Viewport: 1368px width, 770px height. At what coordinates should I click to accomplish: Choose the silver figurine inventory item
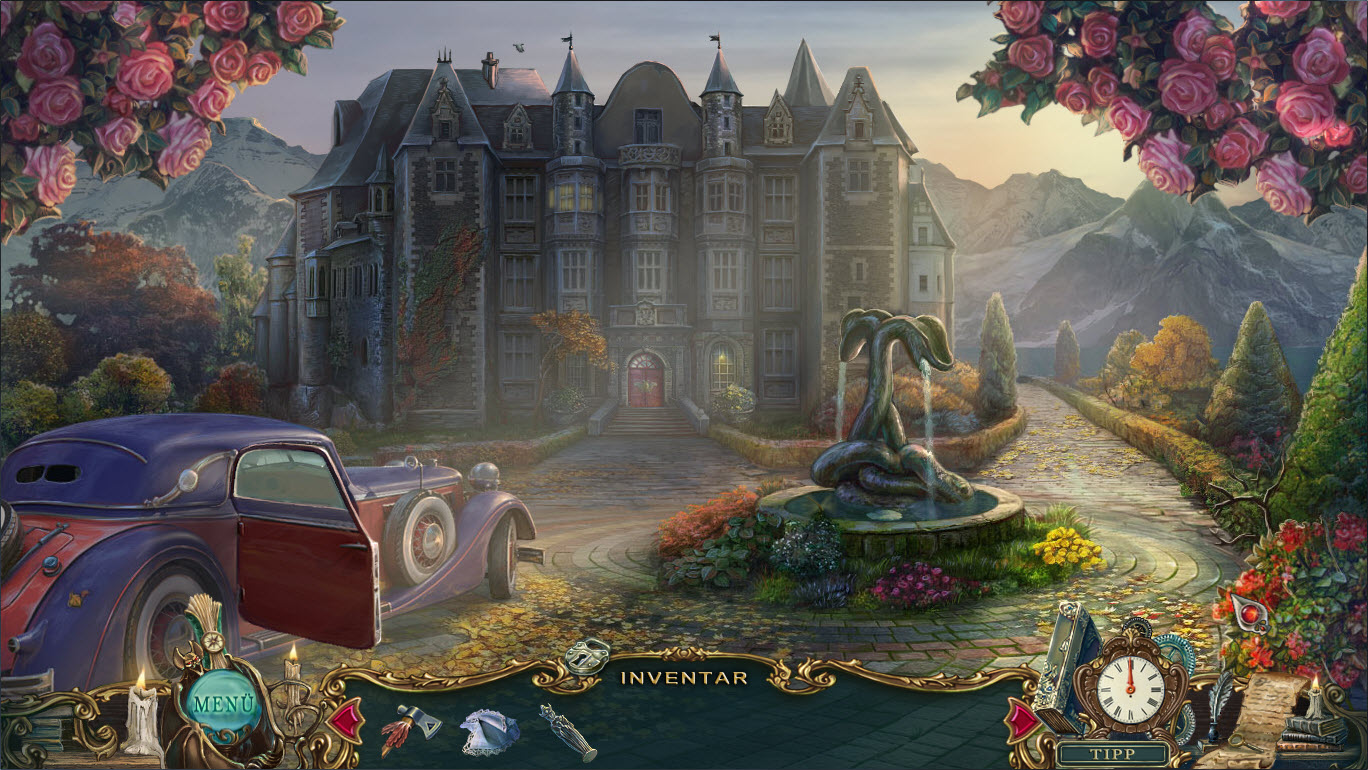[566, 732]
